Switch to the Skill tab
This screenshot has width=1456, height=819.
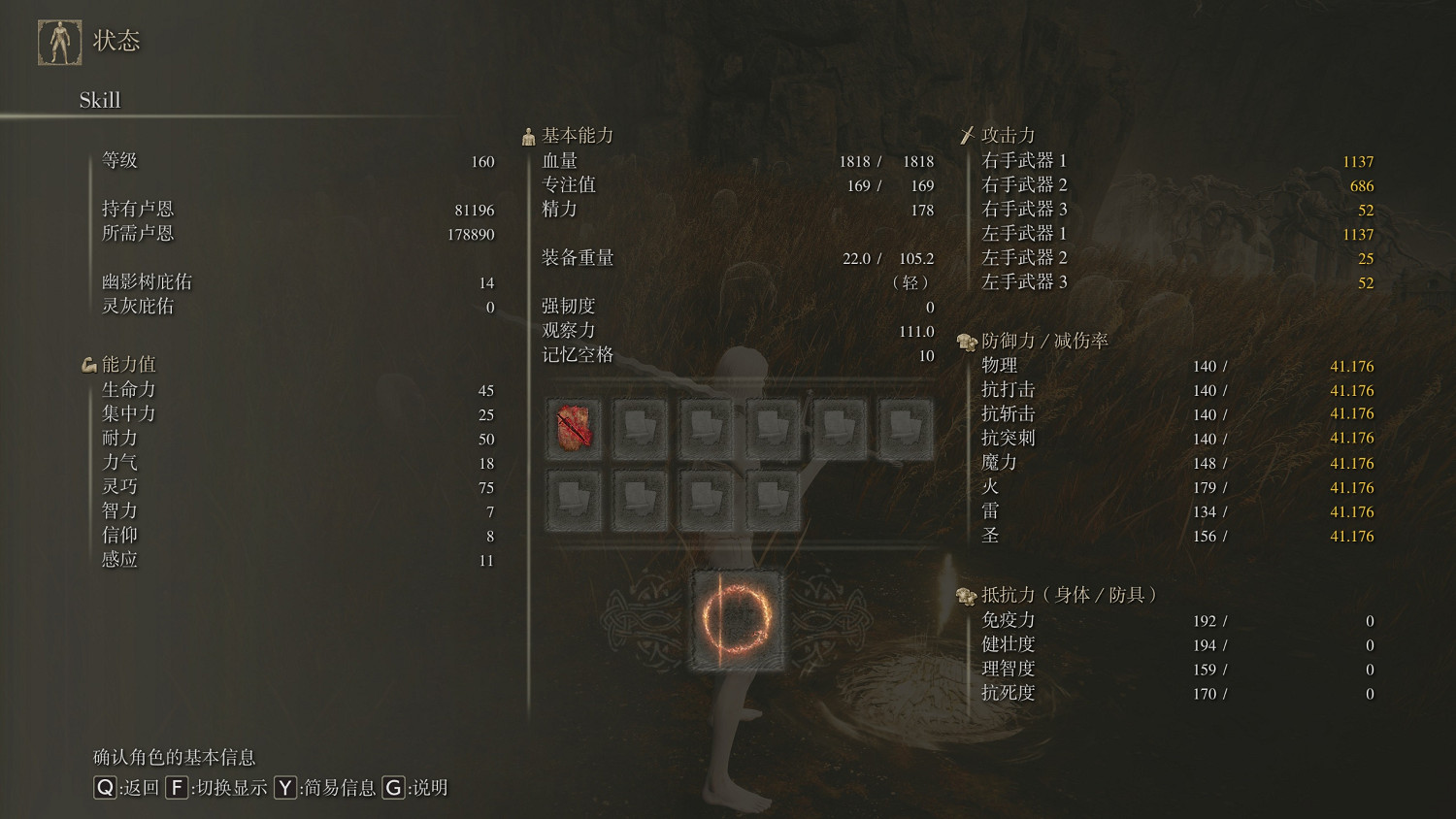pos(99,100)
